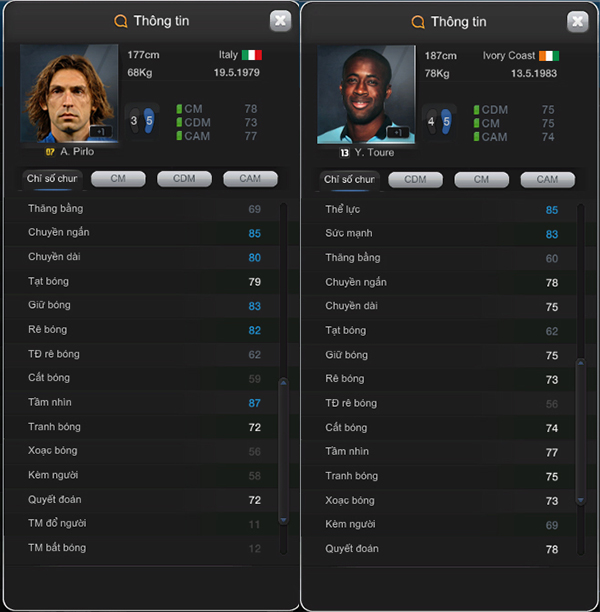Screen dimensions: 600x612
Task: Click the scrollbar in Toure's stats list
Action: [x=579, y=430]
